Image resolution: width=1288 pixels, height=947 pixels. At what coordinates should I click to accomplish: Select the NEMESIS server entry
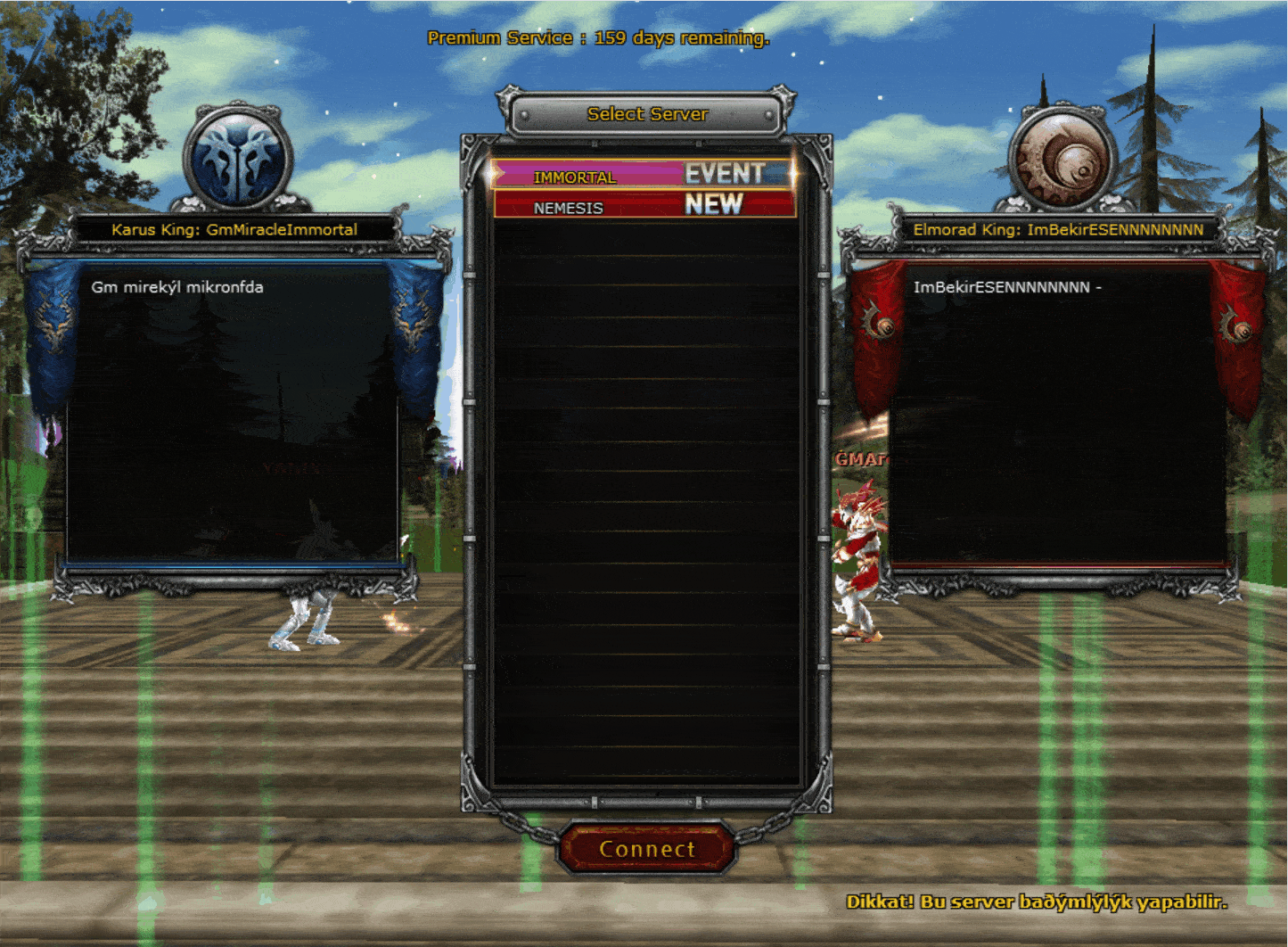coord(568,207)
